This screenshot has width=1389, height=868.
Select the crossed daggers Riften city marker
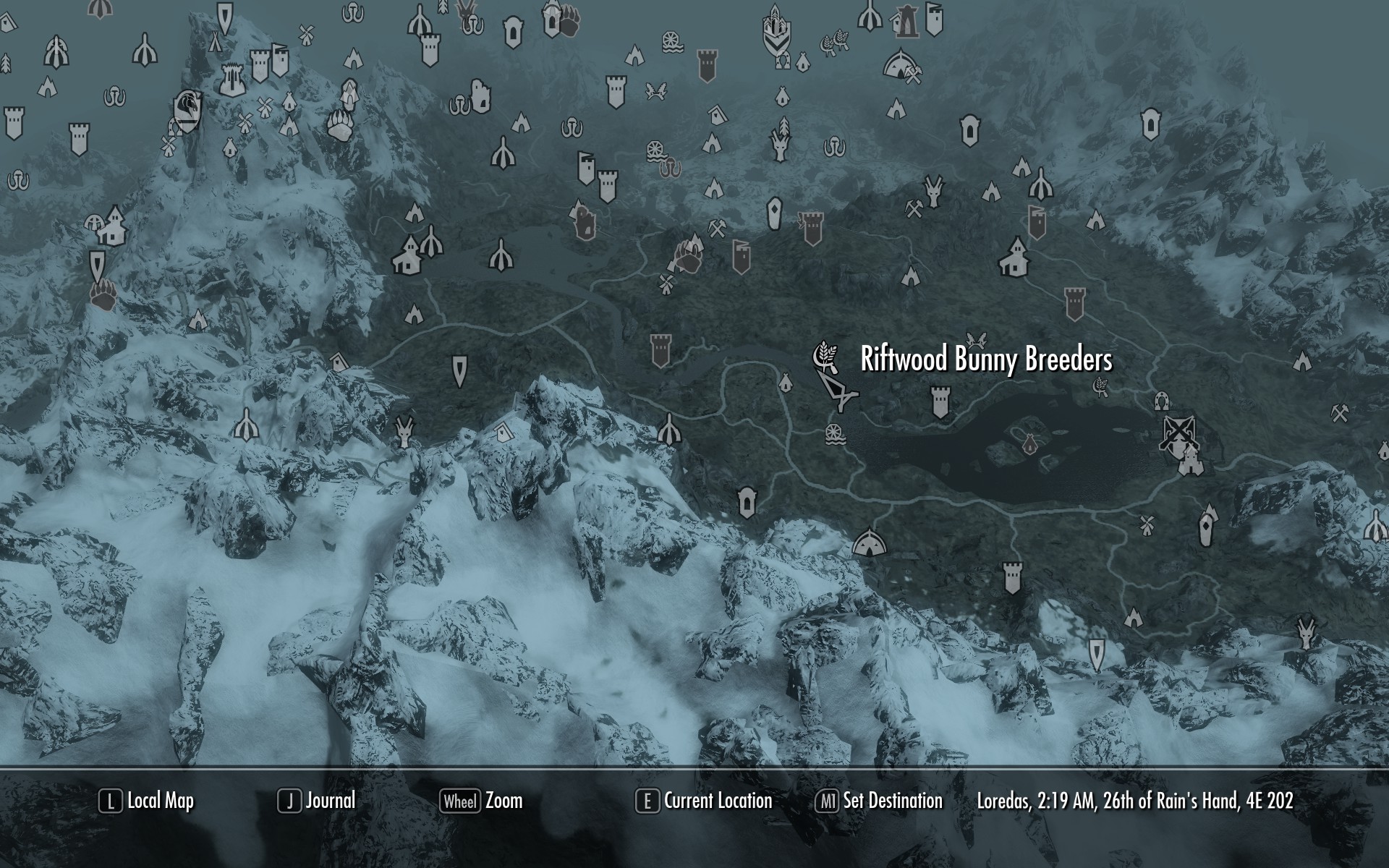tap(1178, 433)
